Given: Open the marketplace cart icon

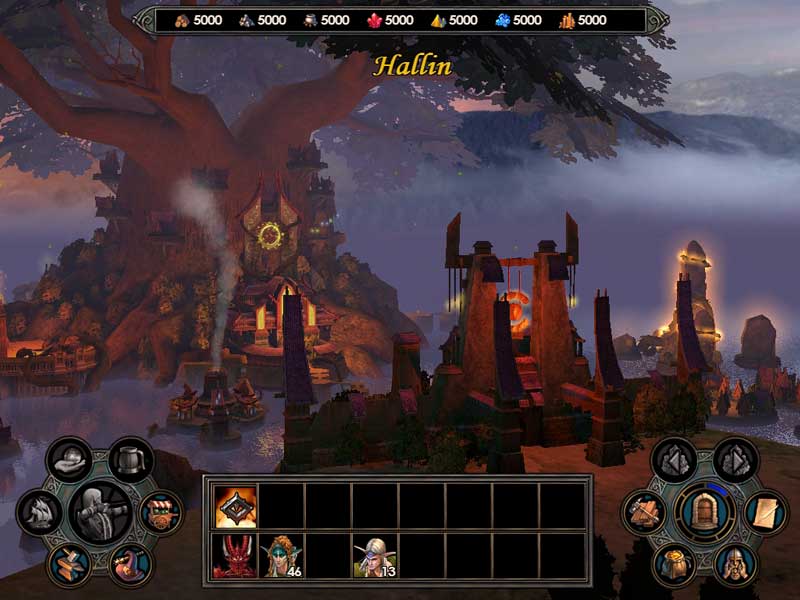Looking at the screenshot, I should click(160, 512).
